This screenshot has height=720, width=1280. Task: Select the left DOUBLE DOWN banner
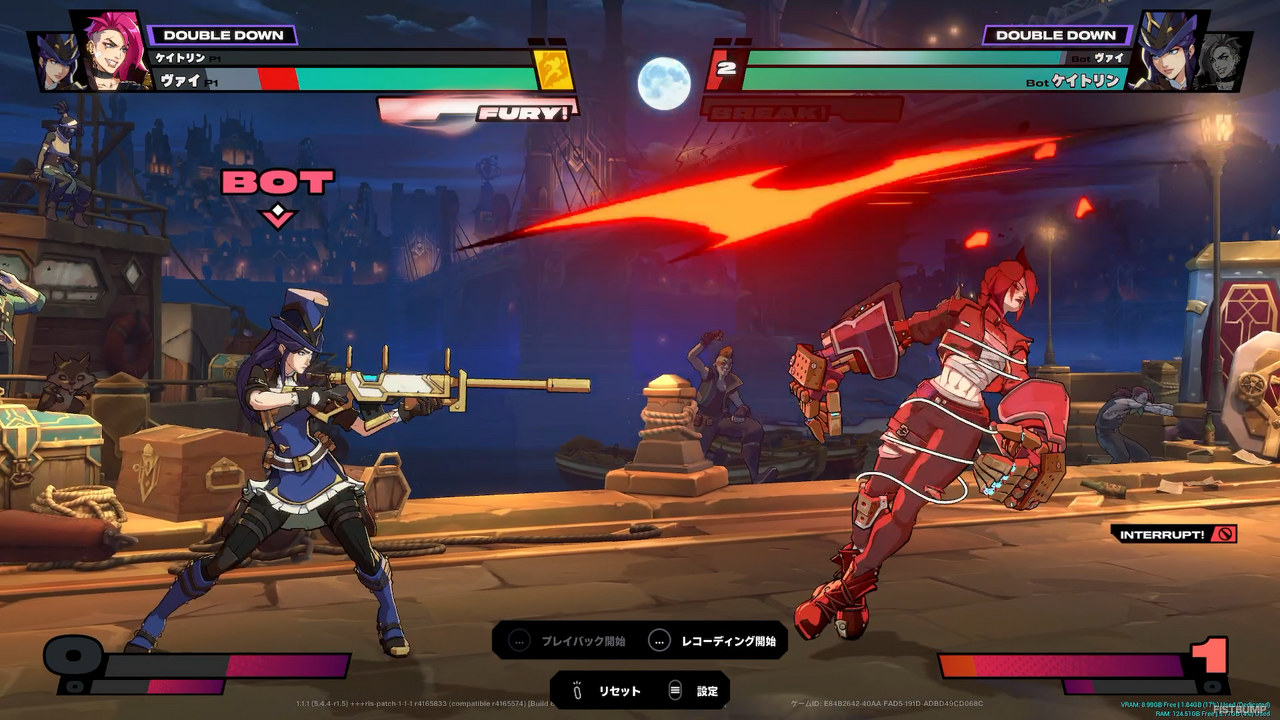point(225,34)
